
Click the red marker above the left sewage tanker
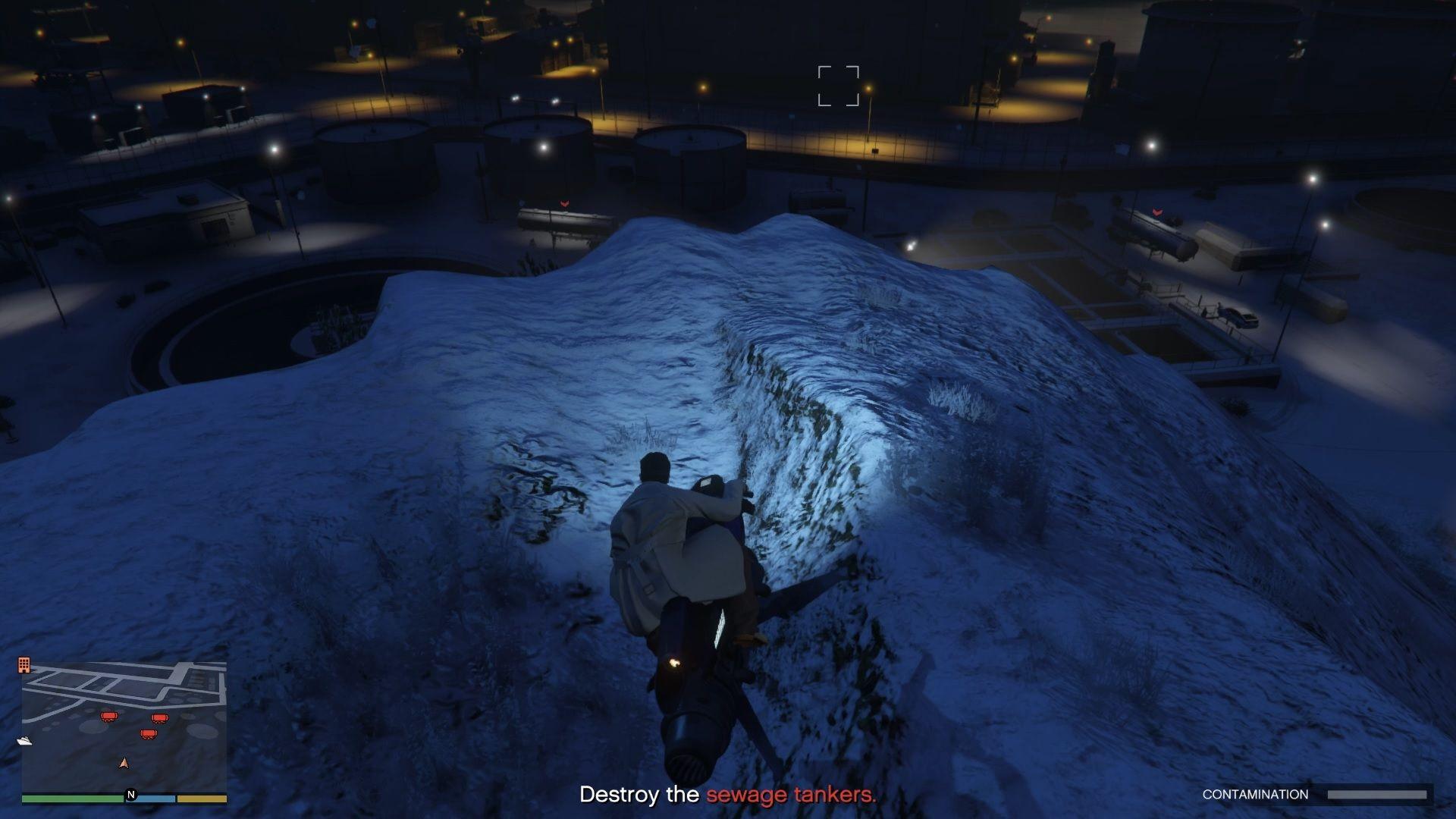(x=563, y=204)
